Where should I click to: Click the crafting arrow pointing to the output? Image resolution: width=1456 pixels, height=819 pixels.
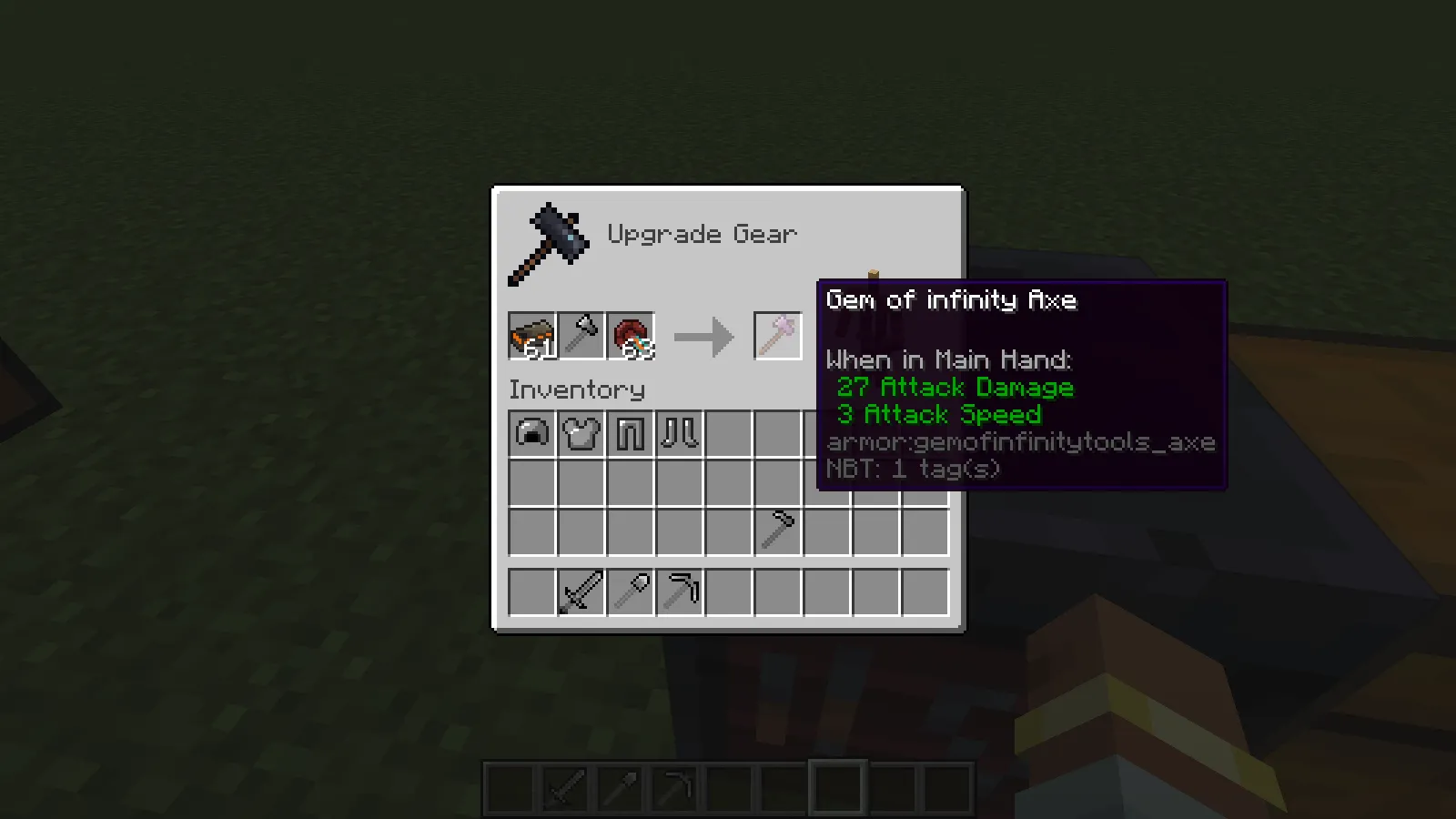point(703,337)
